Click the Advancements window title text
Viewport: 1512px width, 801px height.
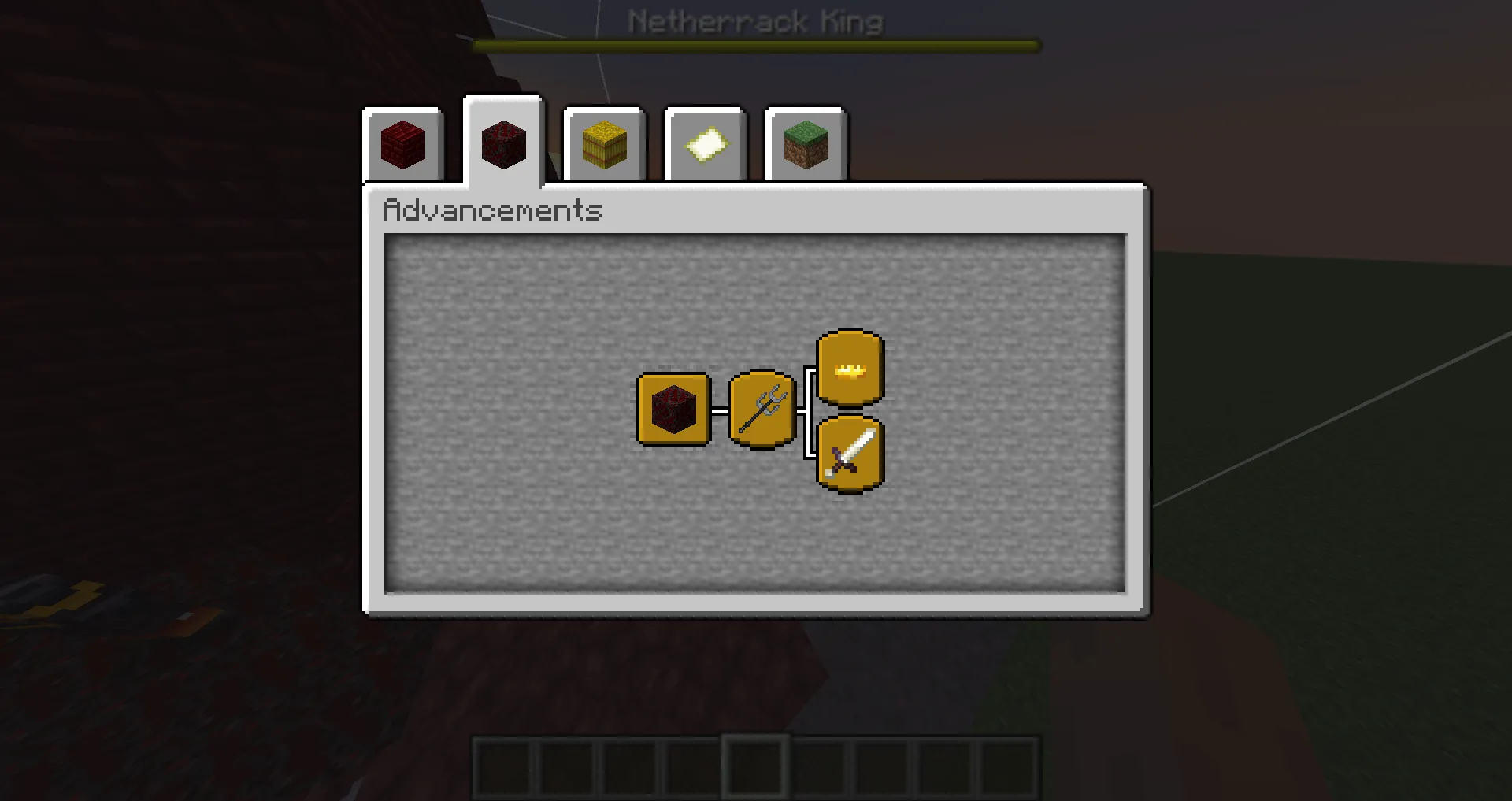coord(492,210)
